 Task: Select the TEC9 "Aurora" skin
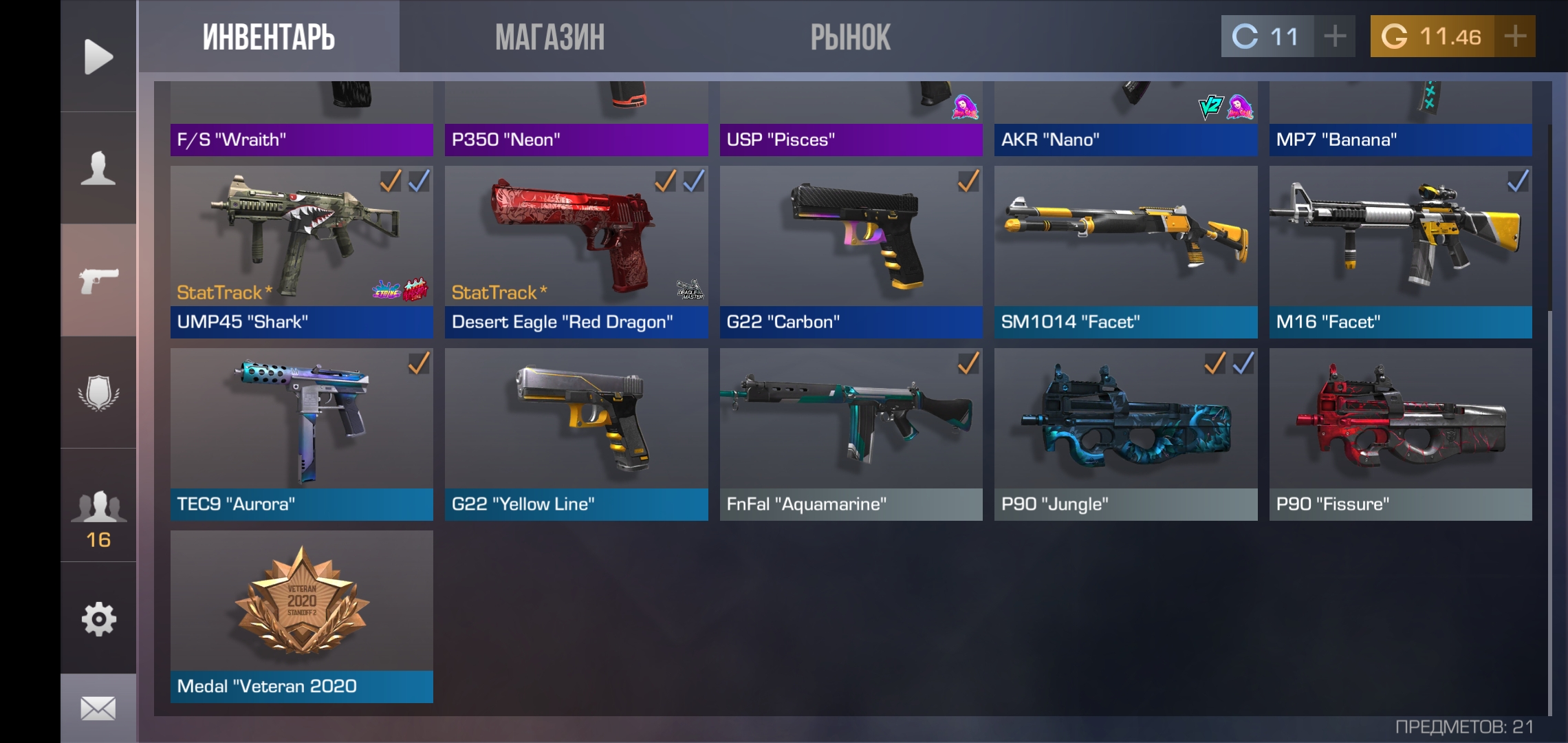pyautogui.click(x=301, y=434)
